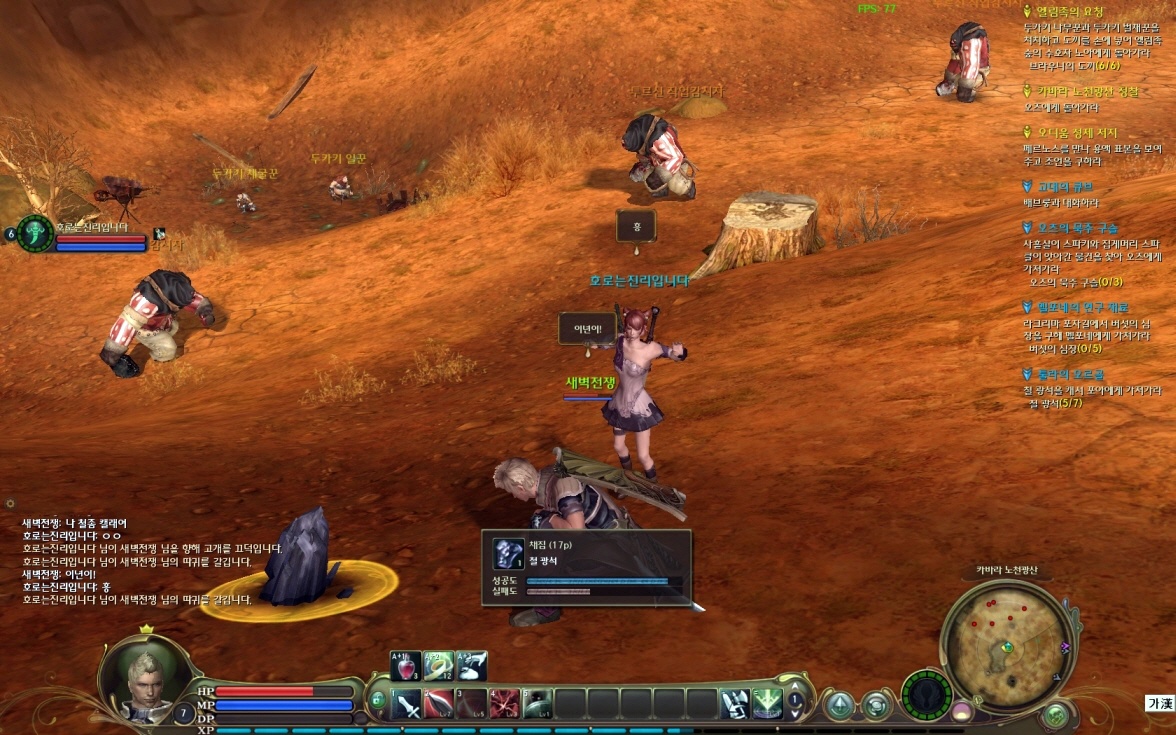Select the party member portrait 호로는진리입니다
The image size is (1176, 735).
tap(36, 234)
